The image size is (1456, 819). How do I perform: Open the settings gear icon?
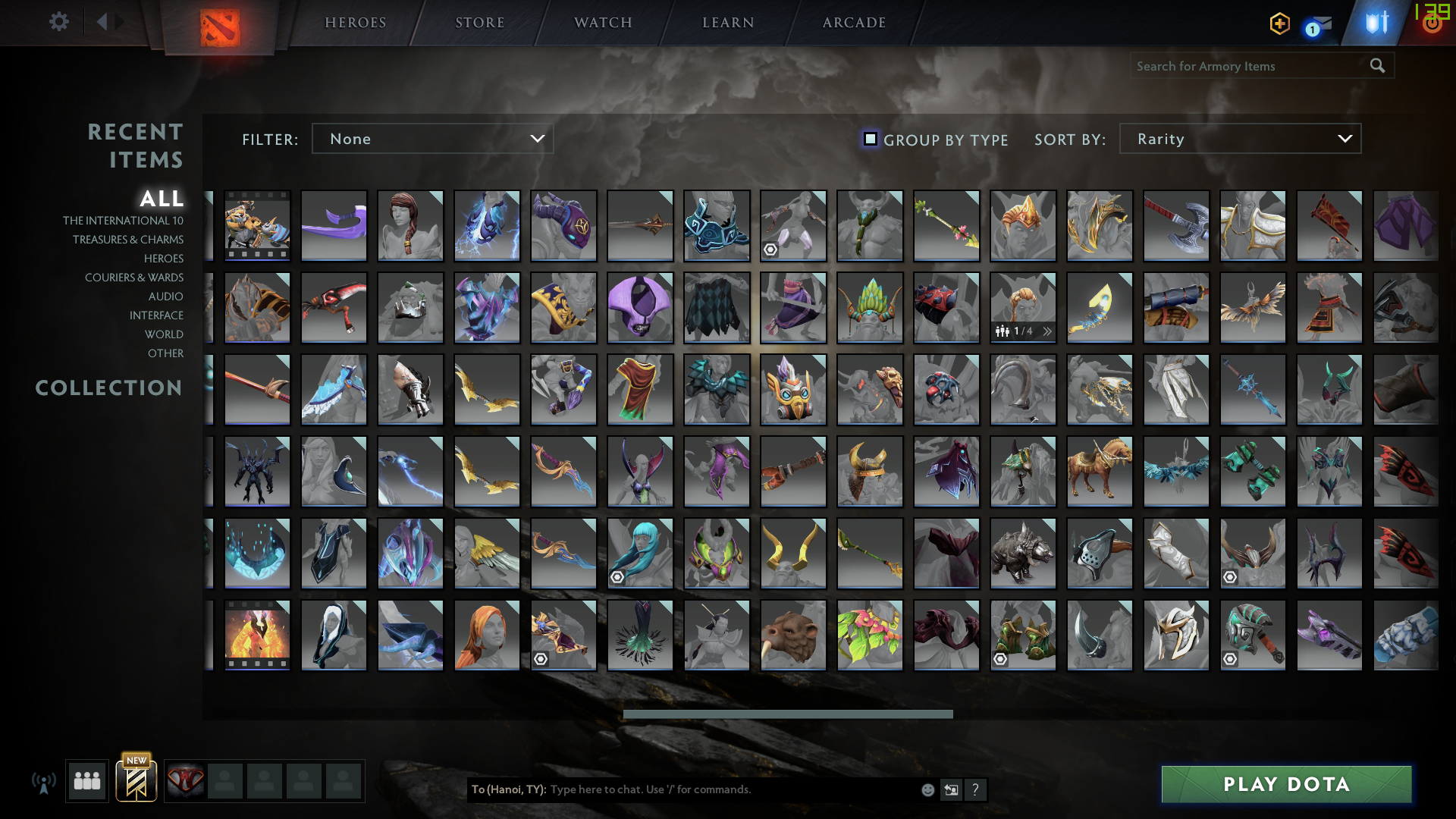[59, 22]
